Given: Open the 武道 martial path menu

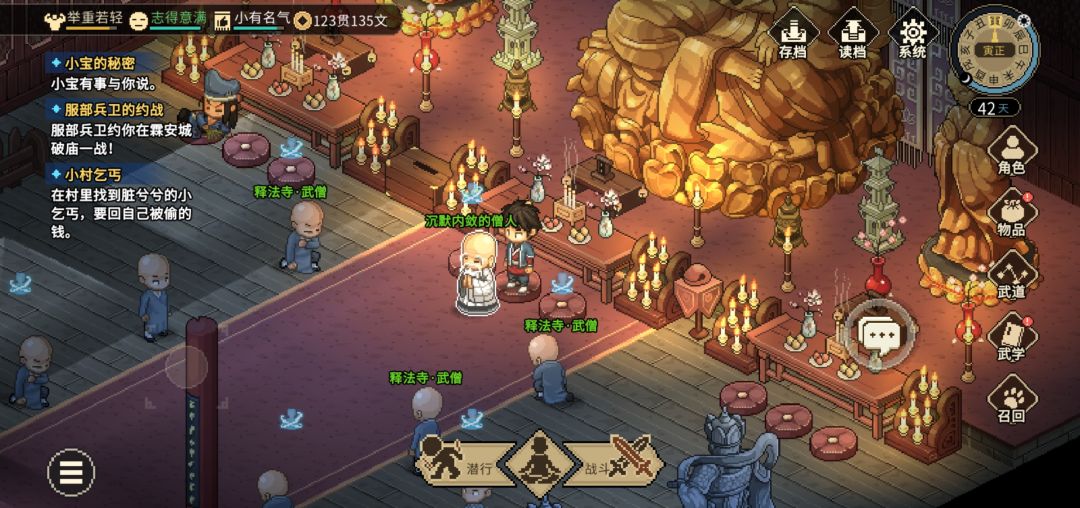Looking at the screenshot, I should pyautogui.click(x=1011, y=274).
